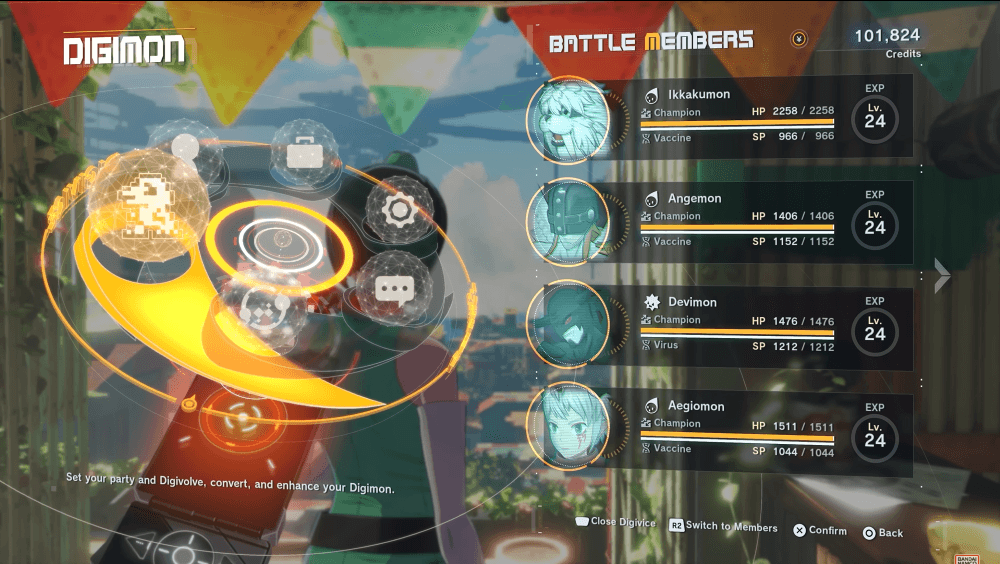This screenshot has width=1000, height=564.
Task: Click Devimon's round portrait
Action: click(568, 325)
